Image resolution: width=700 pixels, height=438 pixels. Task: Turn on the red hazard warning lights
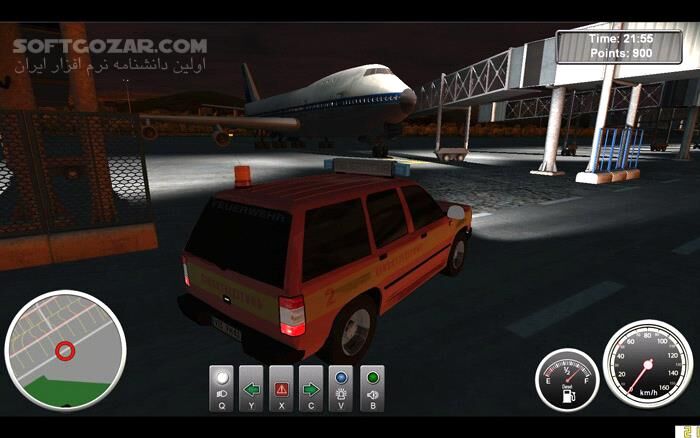[282, 388]
